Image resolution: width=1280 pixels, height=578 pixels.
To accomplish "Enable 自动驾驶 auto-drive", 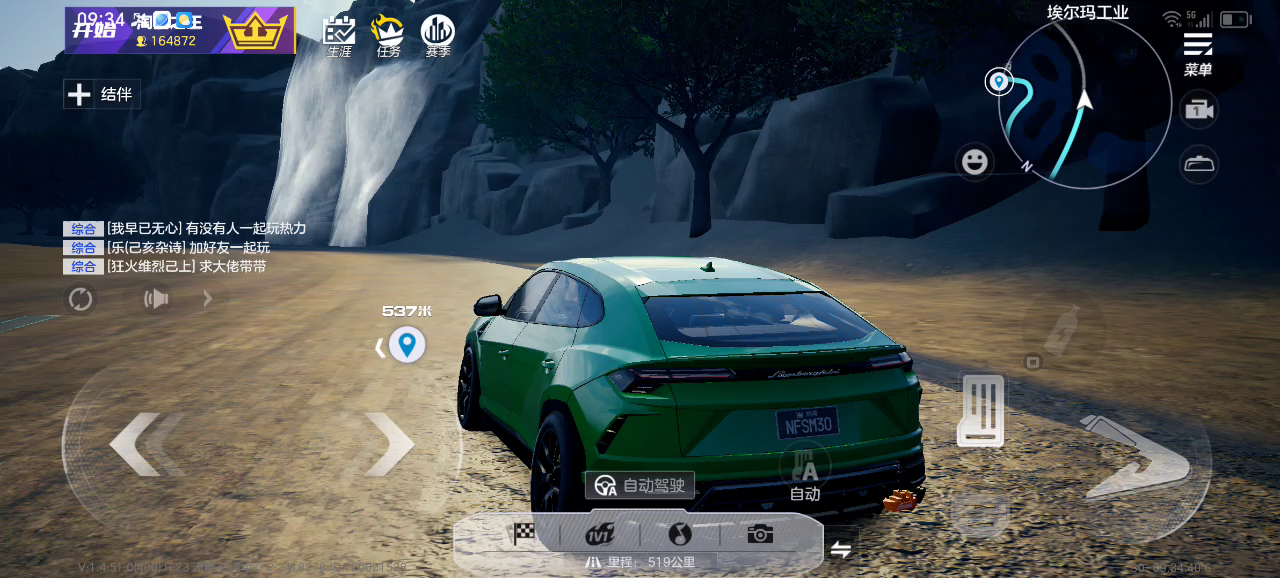I will click(640, 485).
